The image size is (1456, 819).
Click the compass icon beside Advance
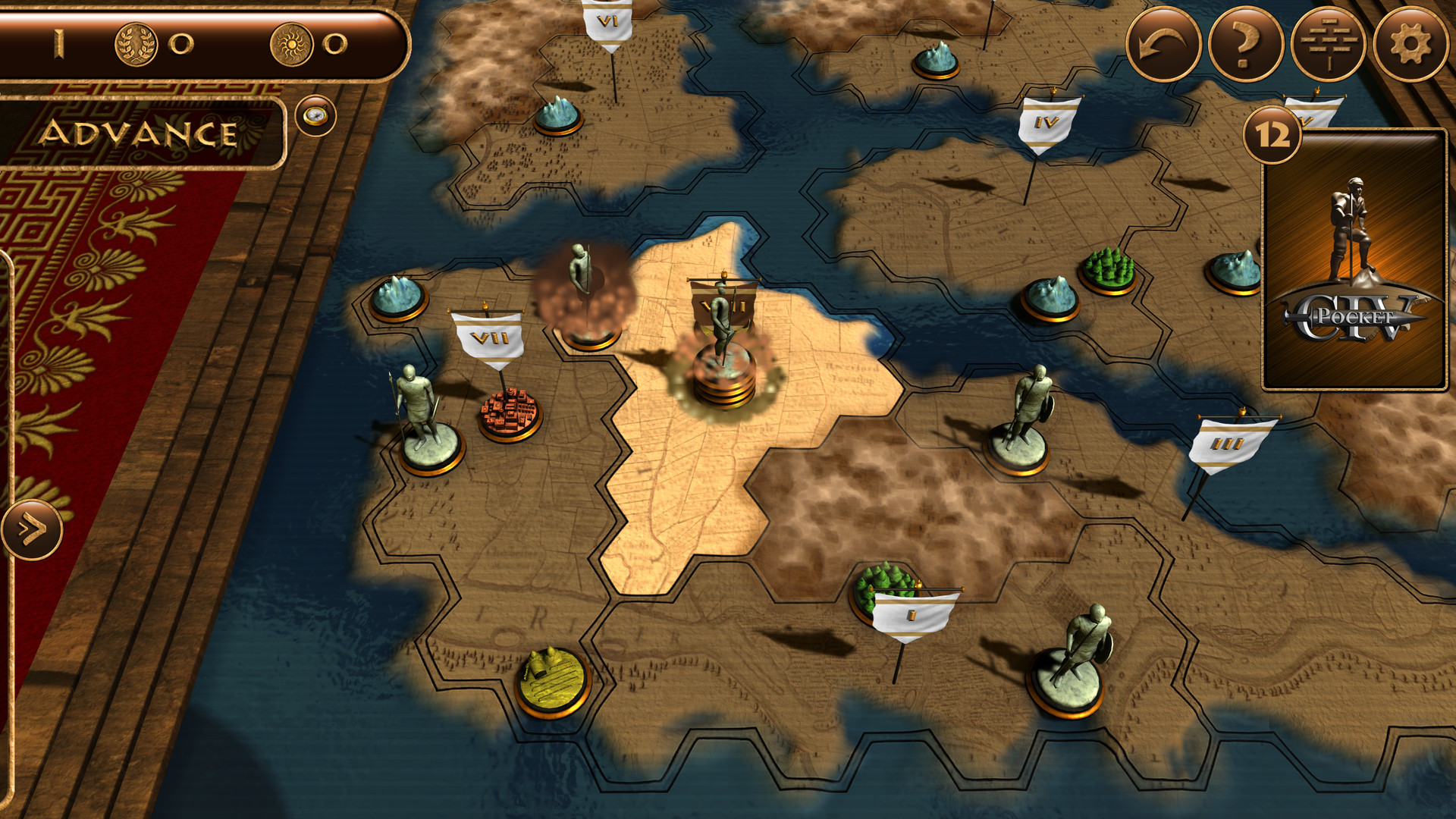click(316, 115)
